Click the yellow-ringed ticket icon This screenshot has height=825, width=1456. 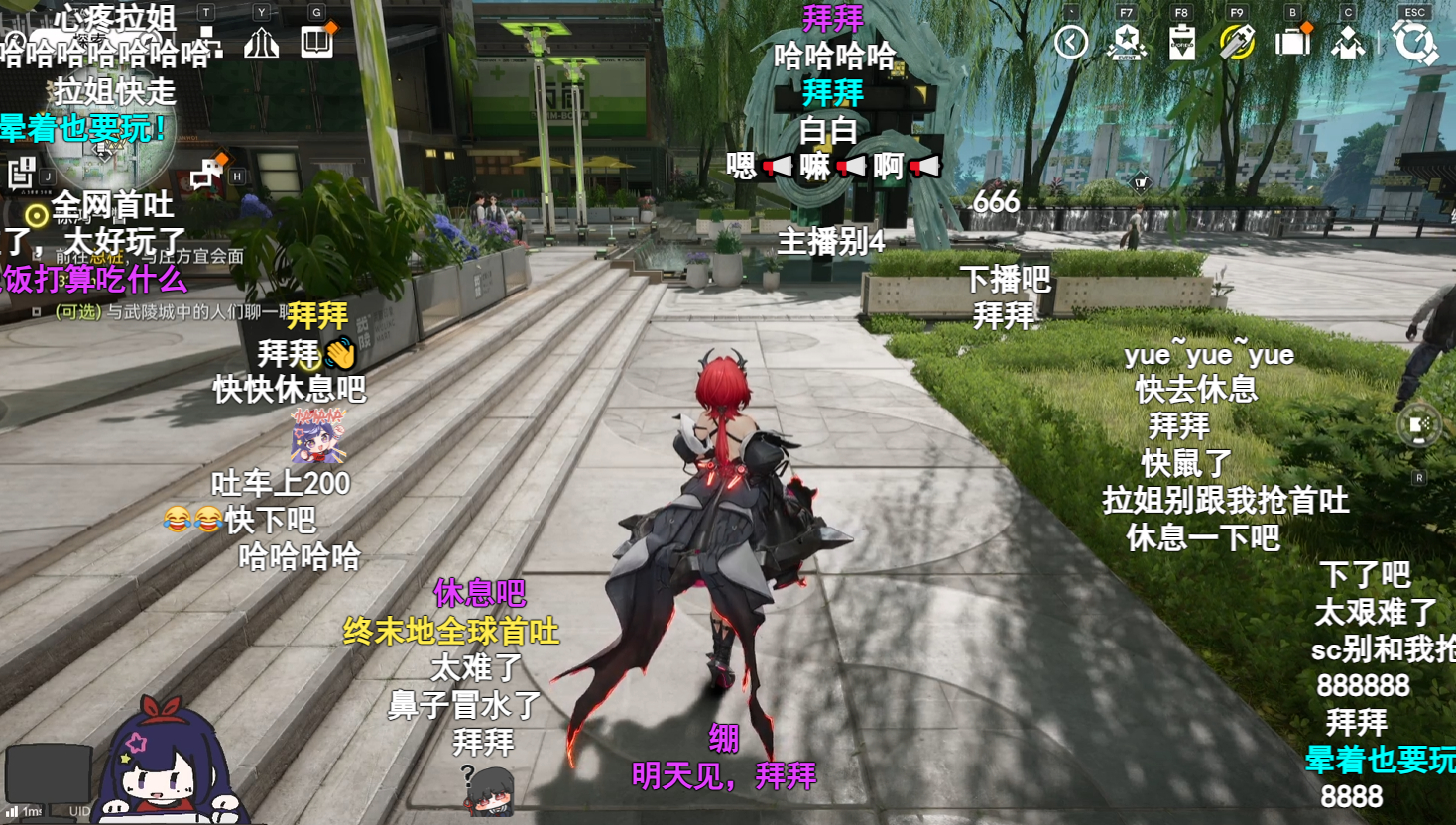click(x=1237, y=42)
